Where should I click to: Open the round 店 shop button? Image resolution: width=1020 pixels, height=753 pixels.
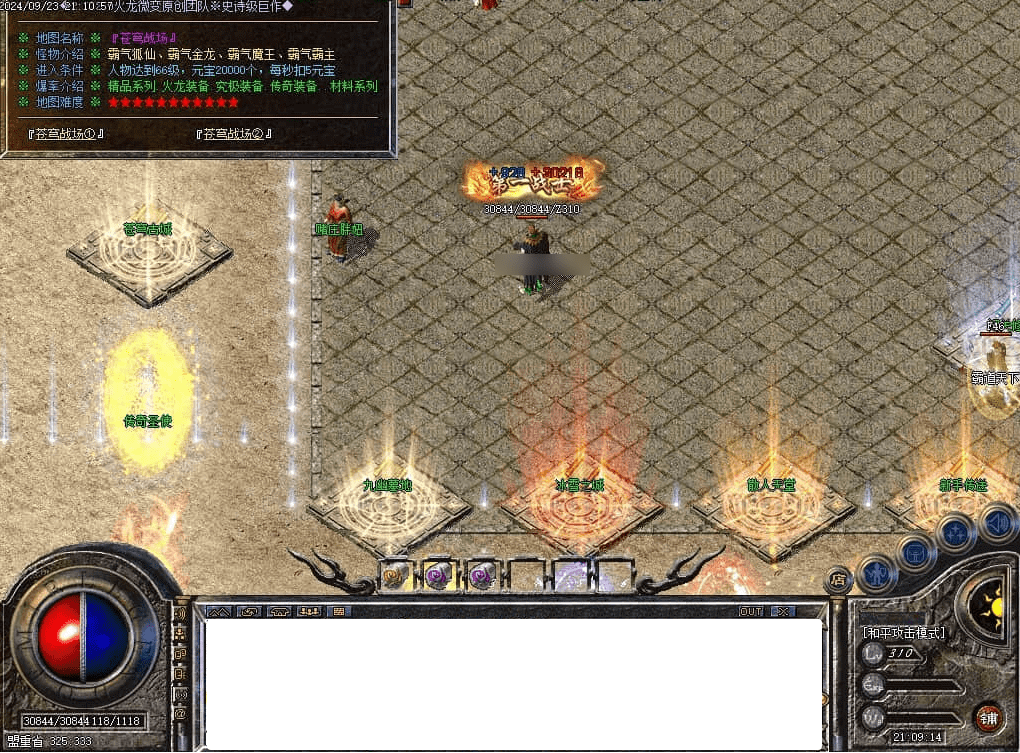coord(838,579)
